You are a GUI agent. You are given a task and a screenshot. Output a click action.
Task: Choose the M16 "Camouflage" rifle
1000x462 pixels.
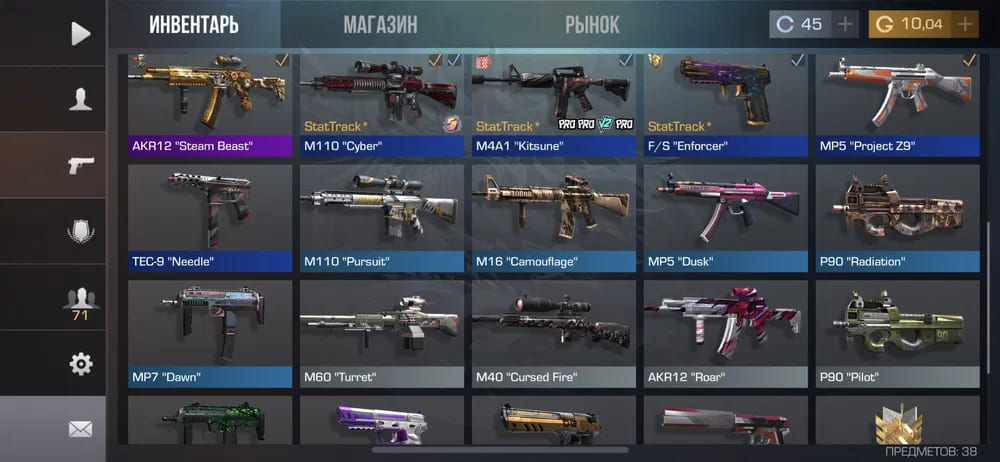(554, 218)
